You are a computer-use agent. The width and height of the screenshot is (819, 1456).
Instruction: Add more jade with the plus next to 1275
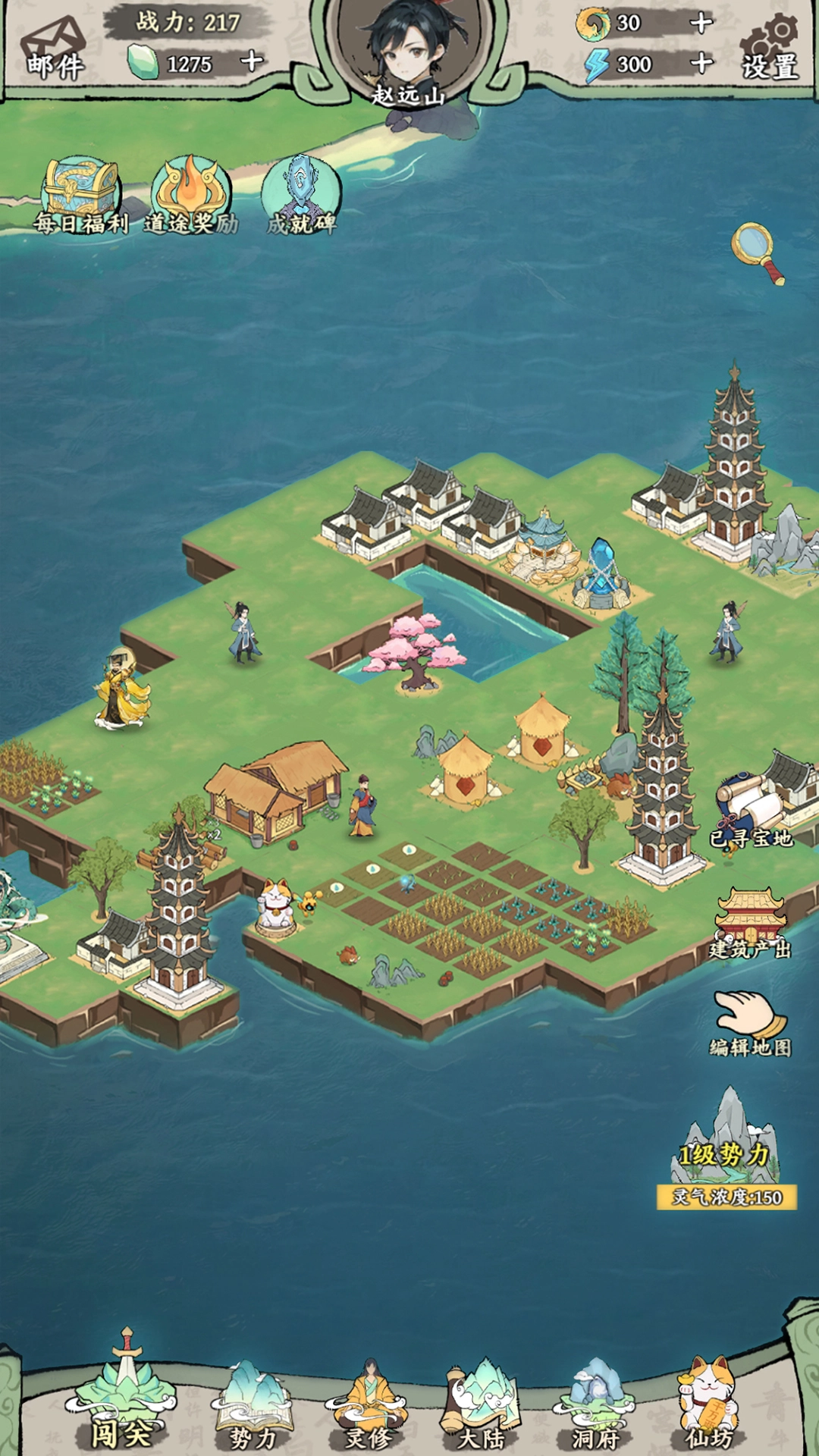[252, 61]
